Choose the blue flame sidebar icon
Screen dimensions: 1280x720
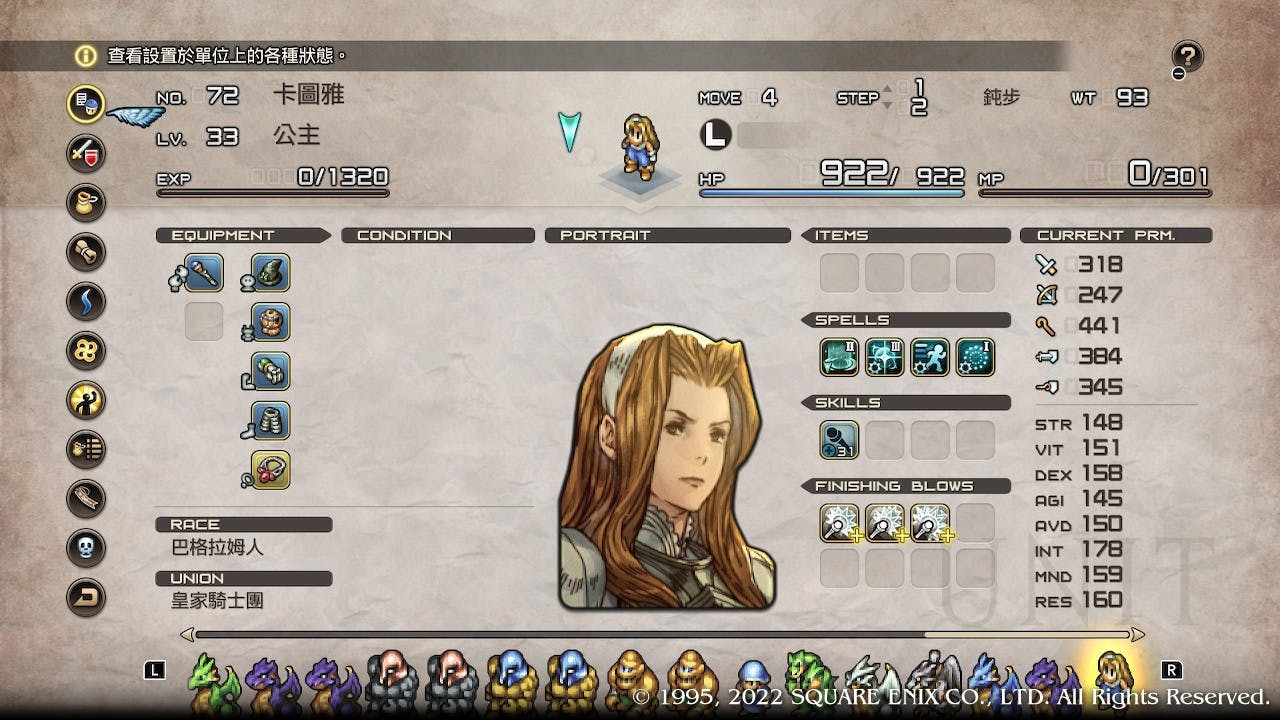coord(86,301)
